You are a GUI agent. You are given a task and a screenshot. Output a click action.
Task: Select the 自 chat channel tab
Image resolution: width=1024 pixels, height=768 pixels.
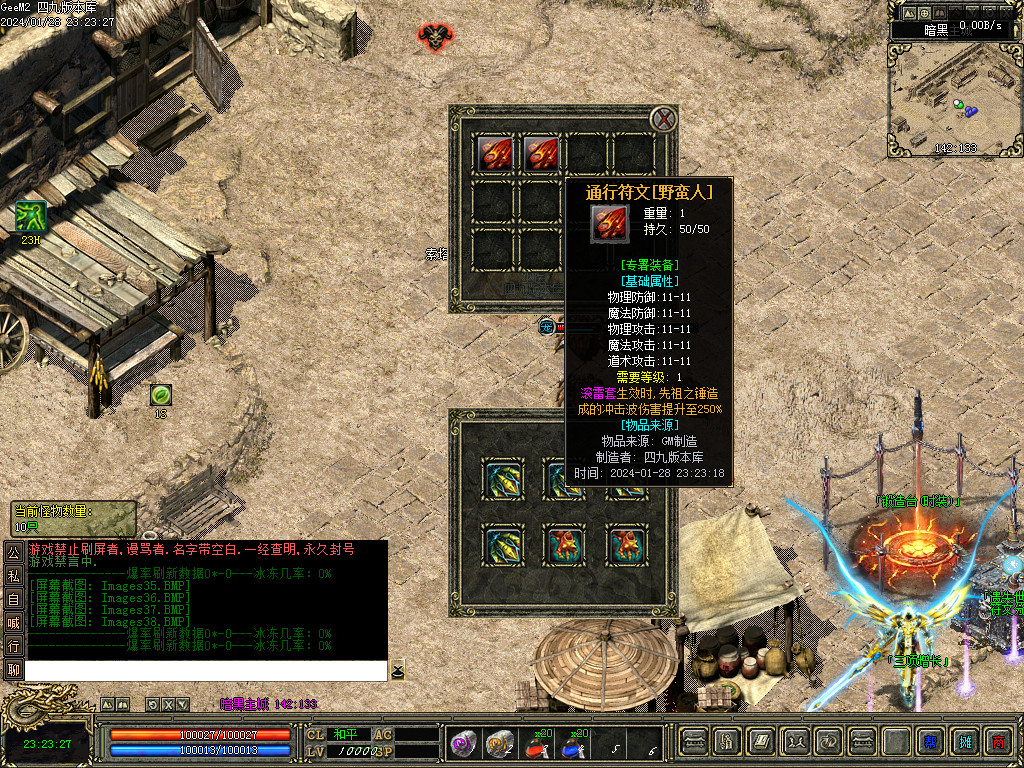14,599
